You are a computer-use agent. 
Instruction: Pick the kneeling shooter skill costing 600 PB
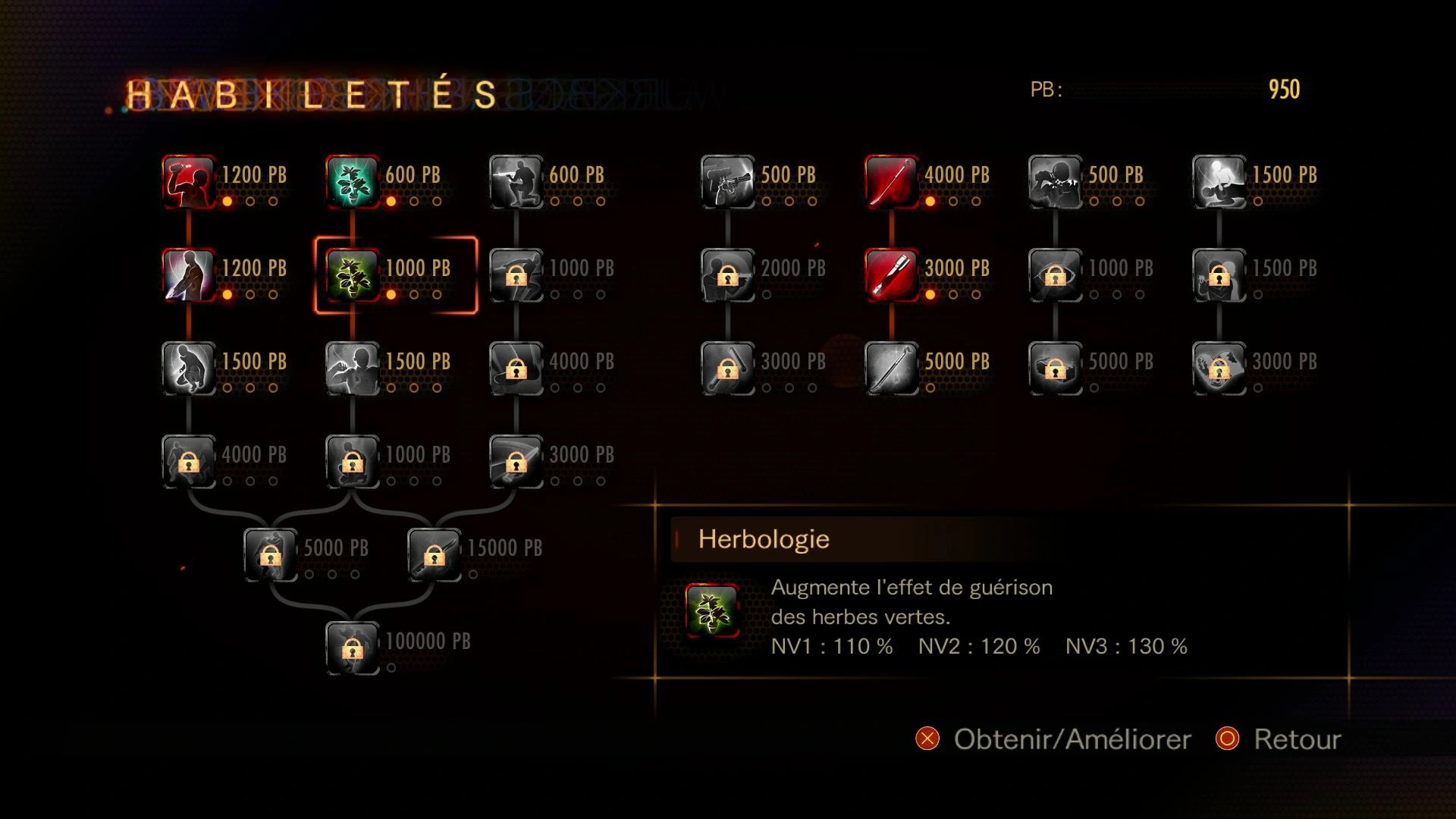point(516,182)
